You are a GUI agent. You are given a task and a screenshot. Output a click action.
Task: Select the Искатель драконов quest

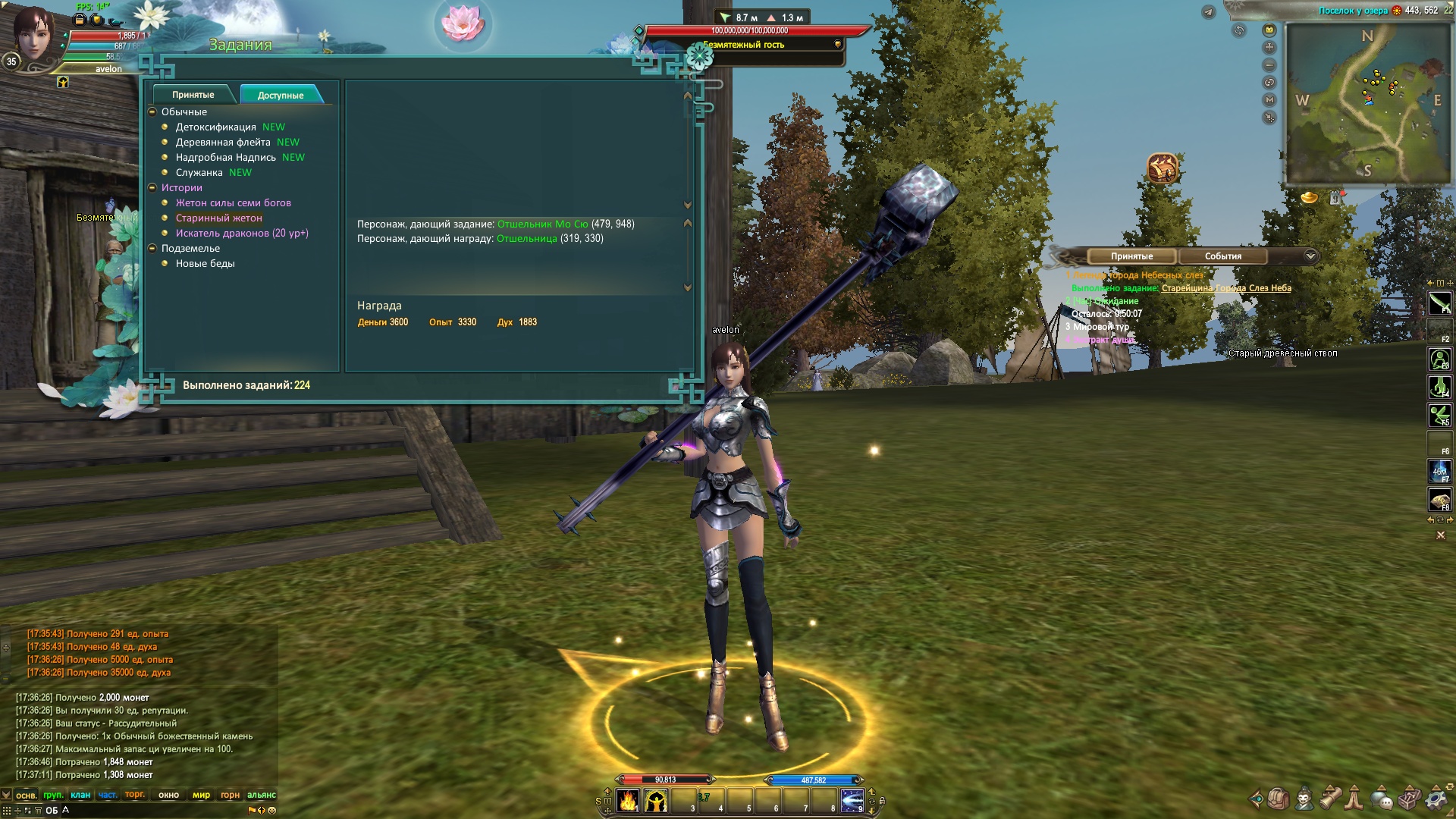241,234
